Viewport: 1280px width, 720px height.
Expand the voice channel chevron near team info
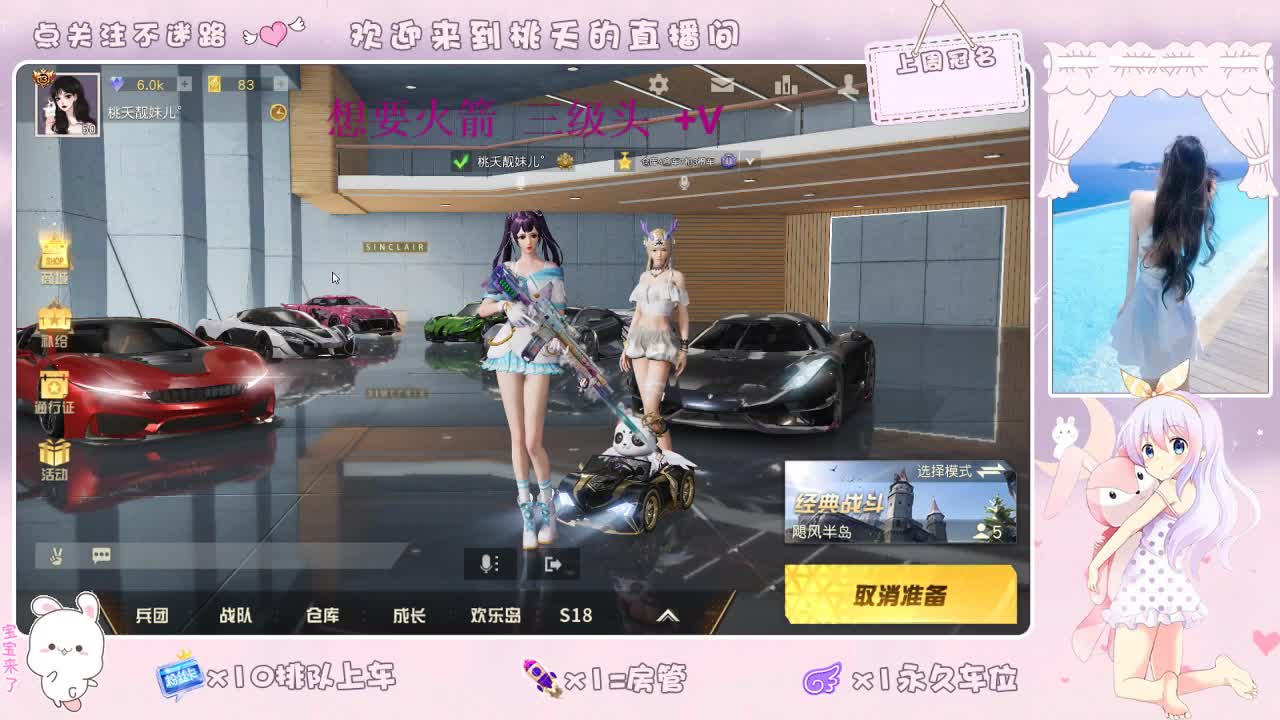pos(750,160)
